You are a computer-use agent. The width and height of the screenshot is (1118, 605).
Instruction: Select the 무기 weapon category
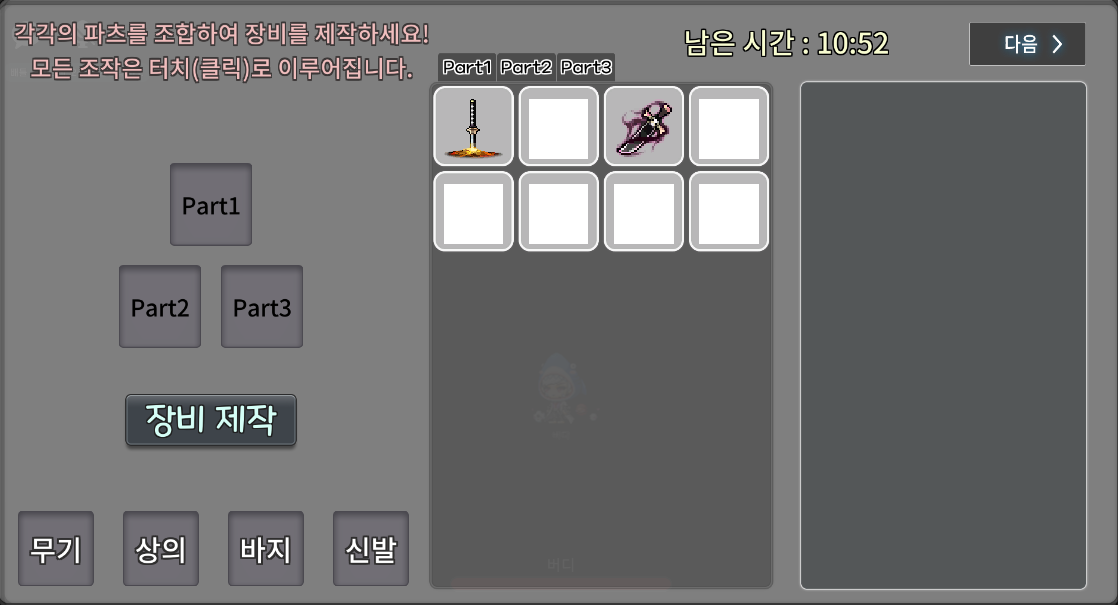tap(56, 549)
